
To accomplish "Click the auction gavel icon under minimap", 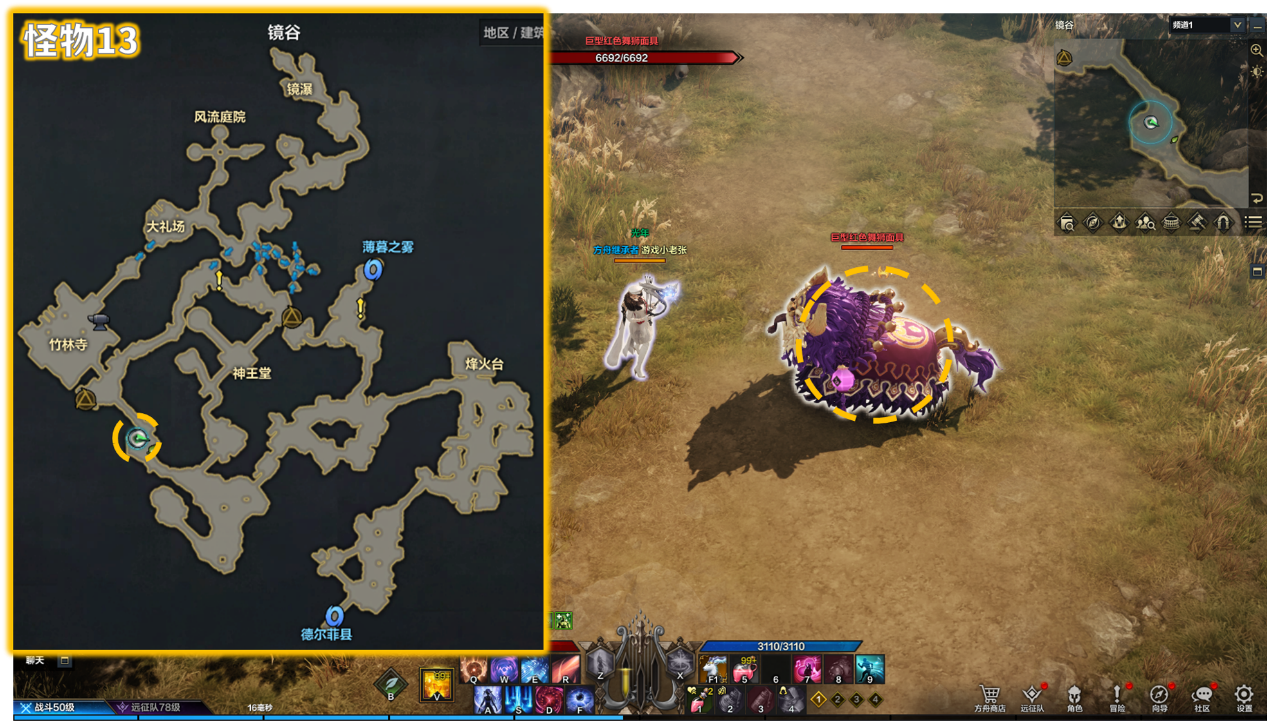I will [1197, 222].
